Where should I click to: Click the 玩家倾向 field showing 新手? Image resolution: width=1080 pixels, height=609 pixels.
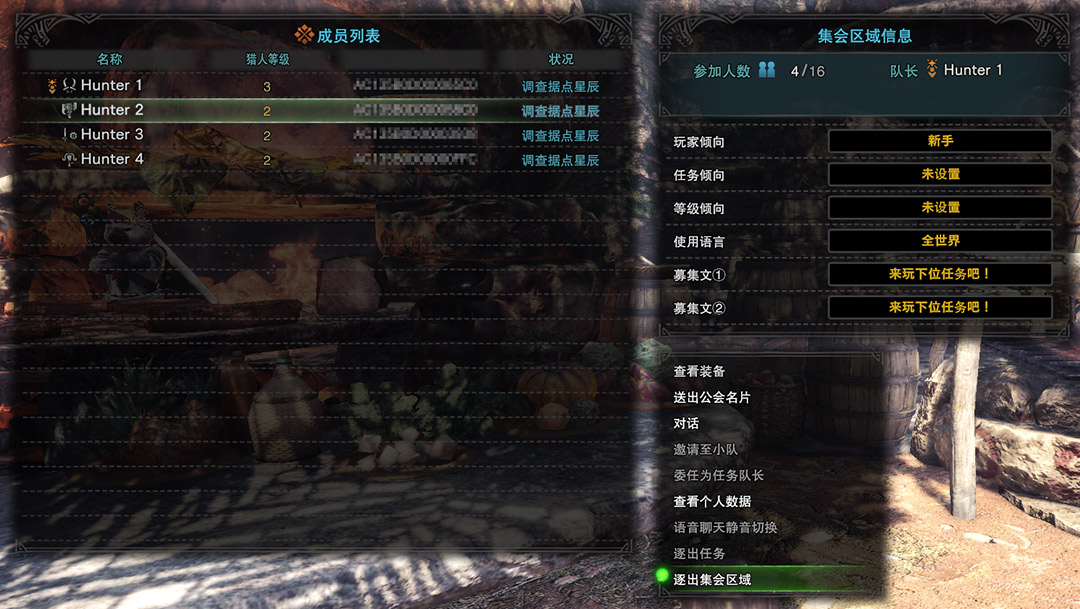(x=939, y=141)
